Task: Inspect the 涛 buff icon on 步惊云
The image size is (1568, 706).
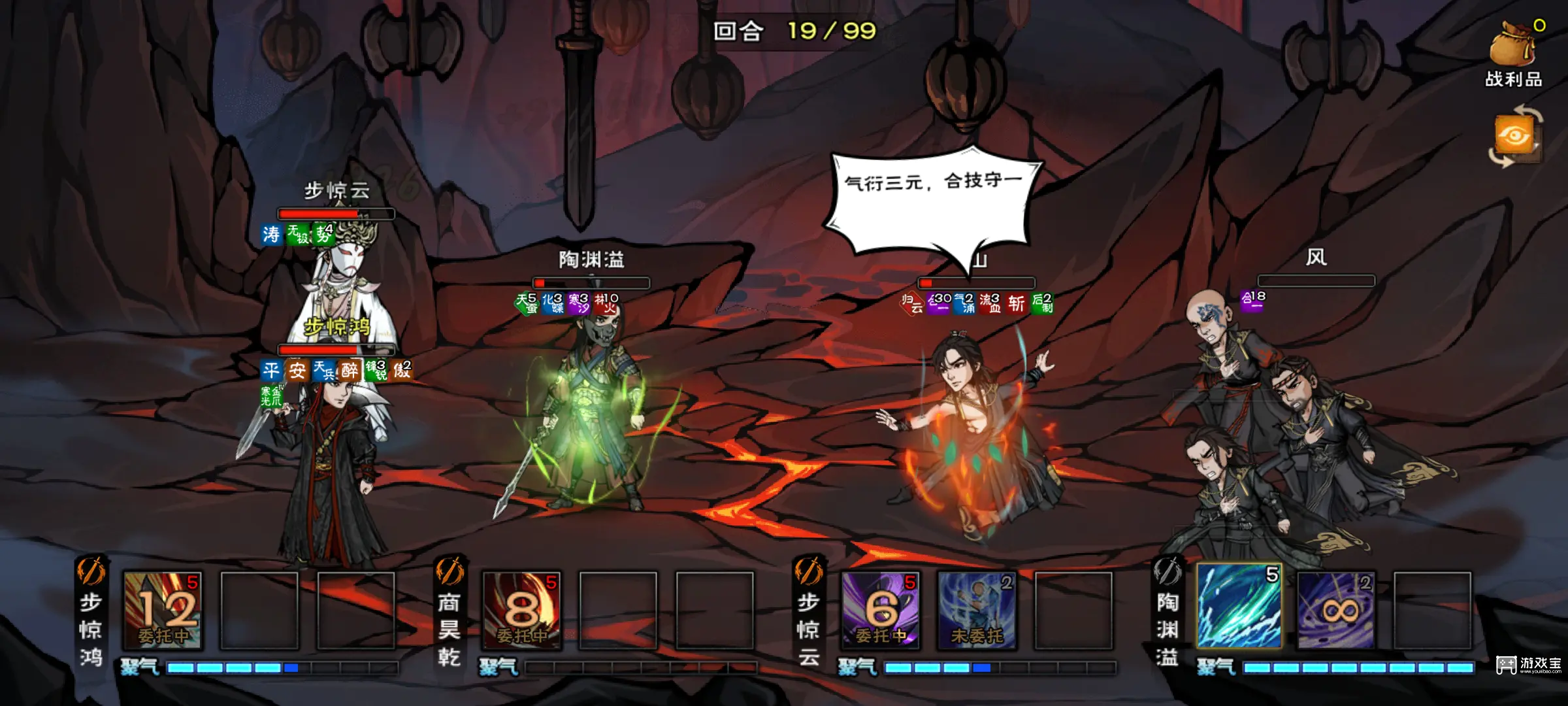Action: (x=271, y=234)
